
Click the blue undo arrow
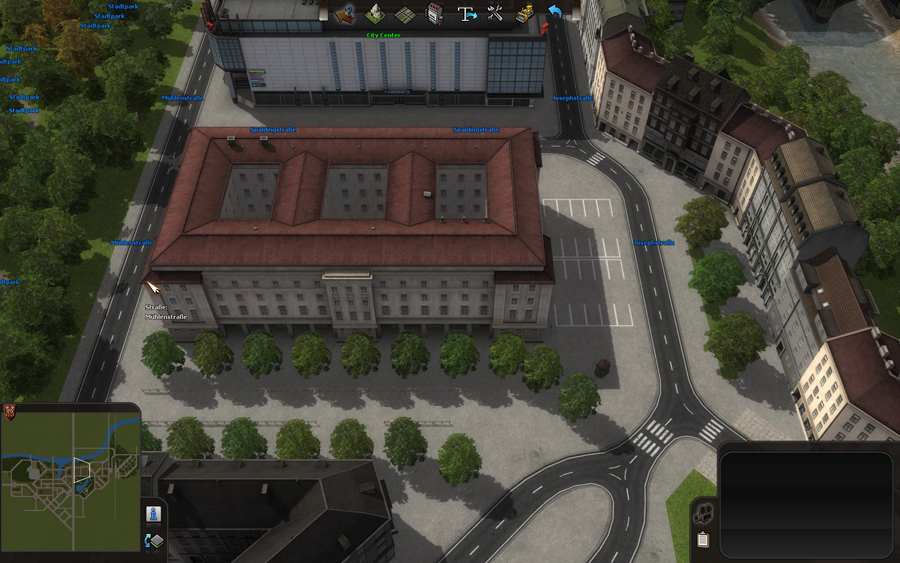point(554,12)
